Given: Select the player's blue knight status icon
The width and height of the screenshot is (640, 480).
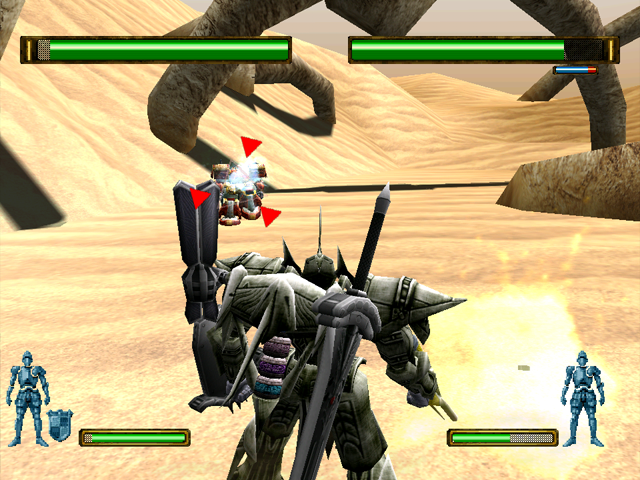Looking at the screenshot, I should tap(28, 398).
